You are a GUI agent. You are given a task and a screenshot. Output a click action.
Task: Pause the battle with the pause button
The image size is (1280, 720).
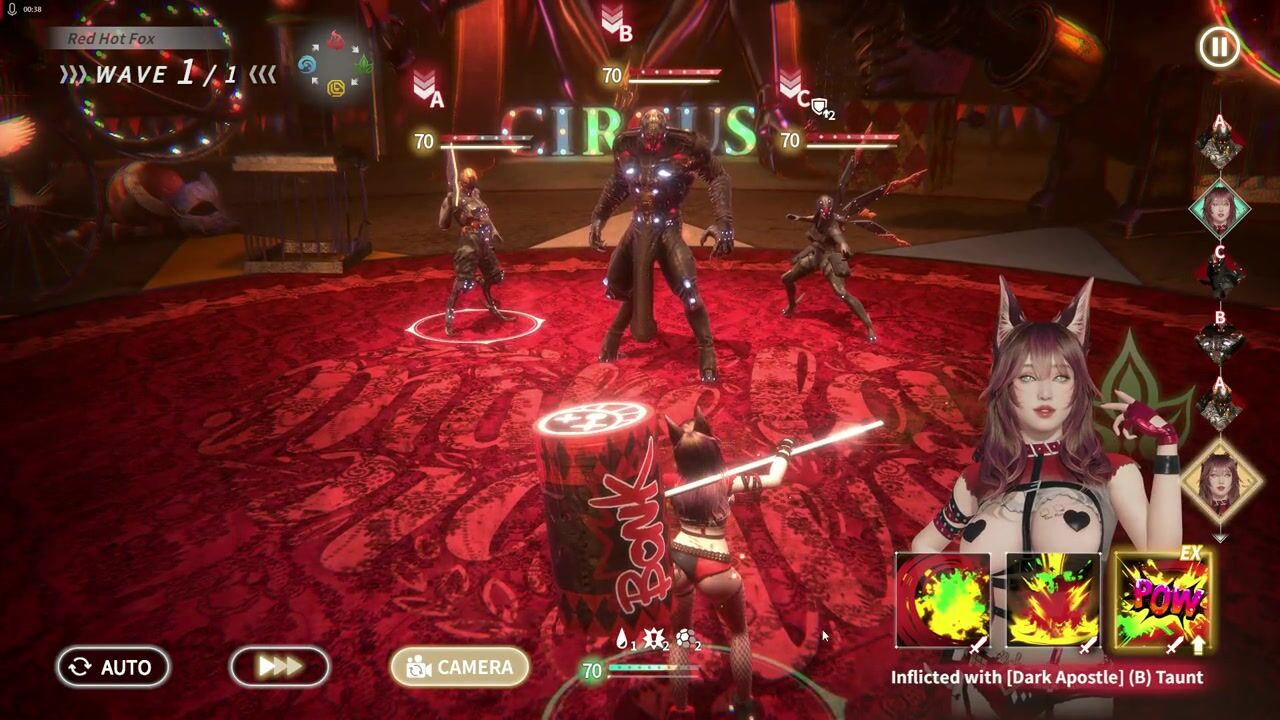tap(1219, 47)
